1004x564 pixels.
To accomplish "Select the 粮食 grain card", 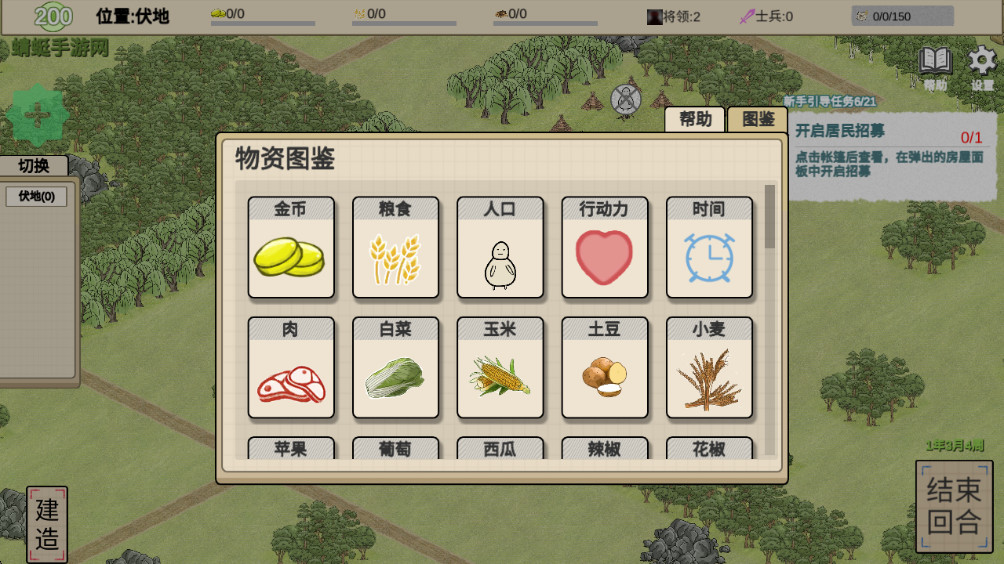I will tap(395, 247).
